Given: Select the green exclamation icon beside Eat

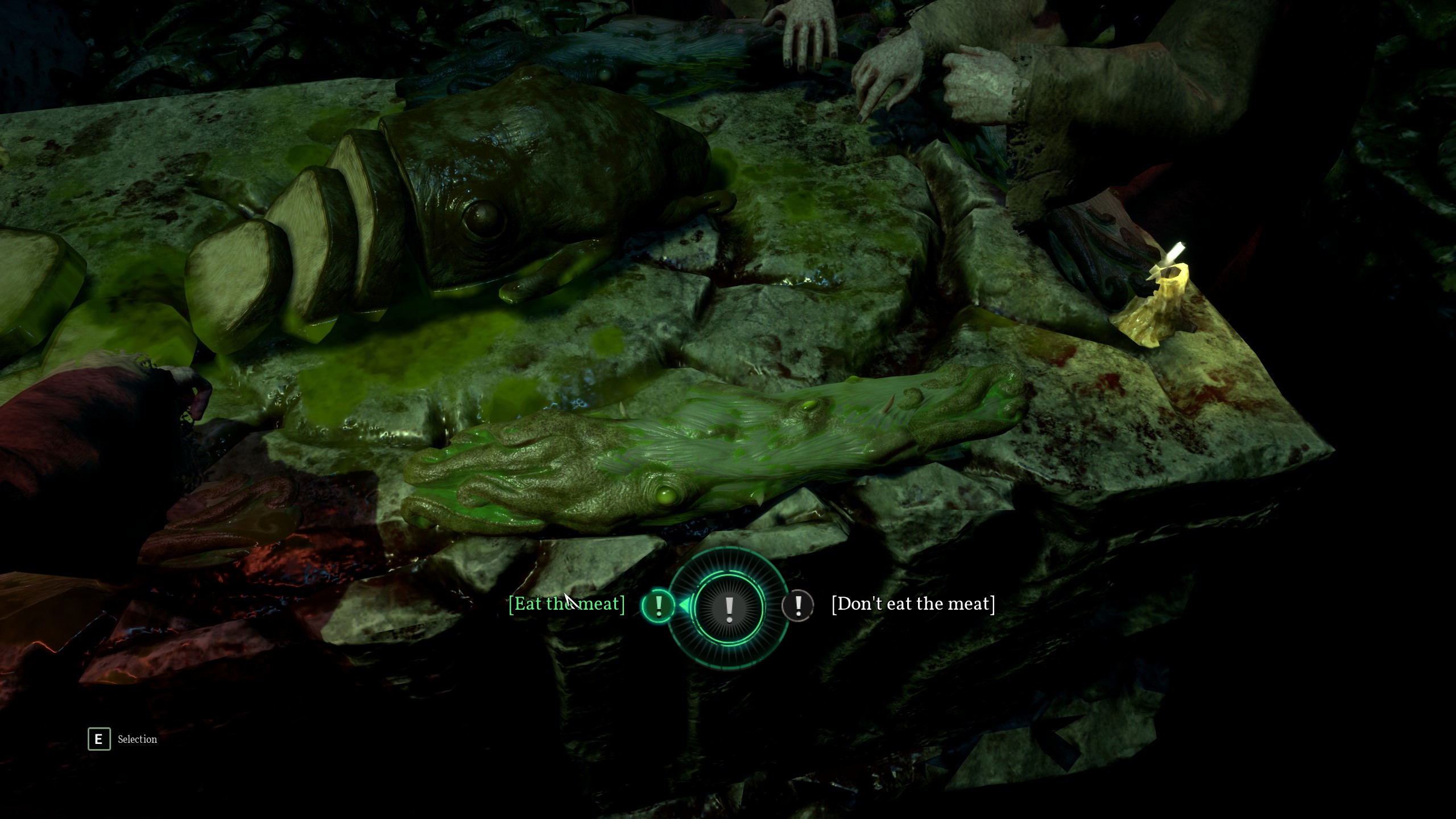Looking at the screenshot, I should click(658, 605).
